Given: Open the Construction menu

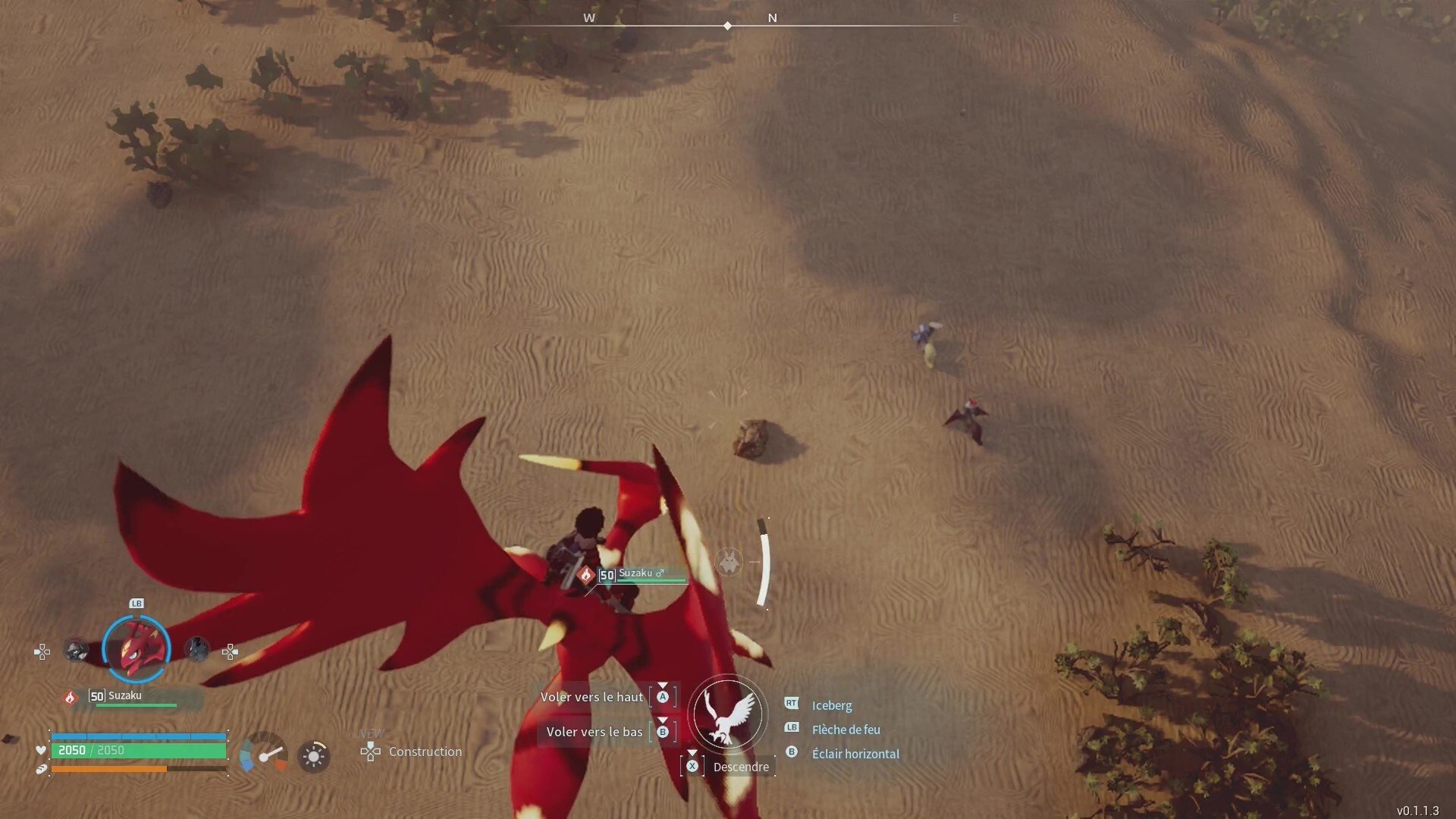Looking at the screenshot, I should click(x=425, y=752).
